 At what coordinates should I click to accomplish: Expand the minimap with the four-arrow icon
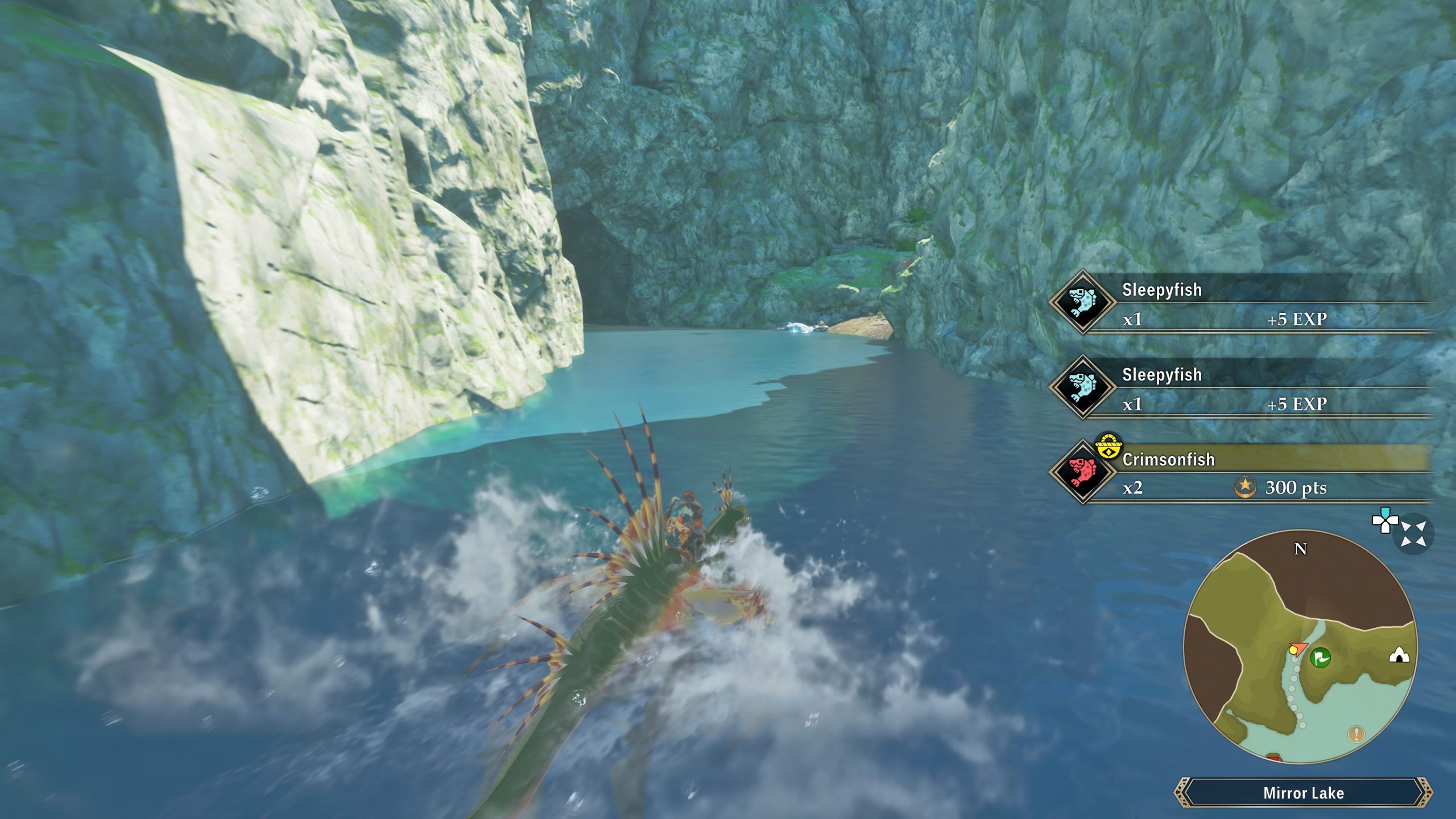click(x=1413, y=534)
